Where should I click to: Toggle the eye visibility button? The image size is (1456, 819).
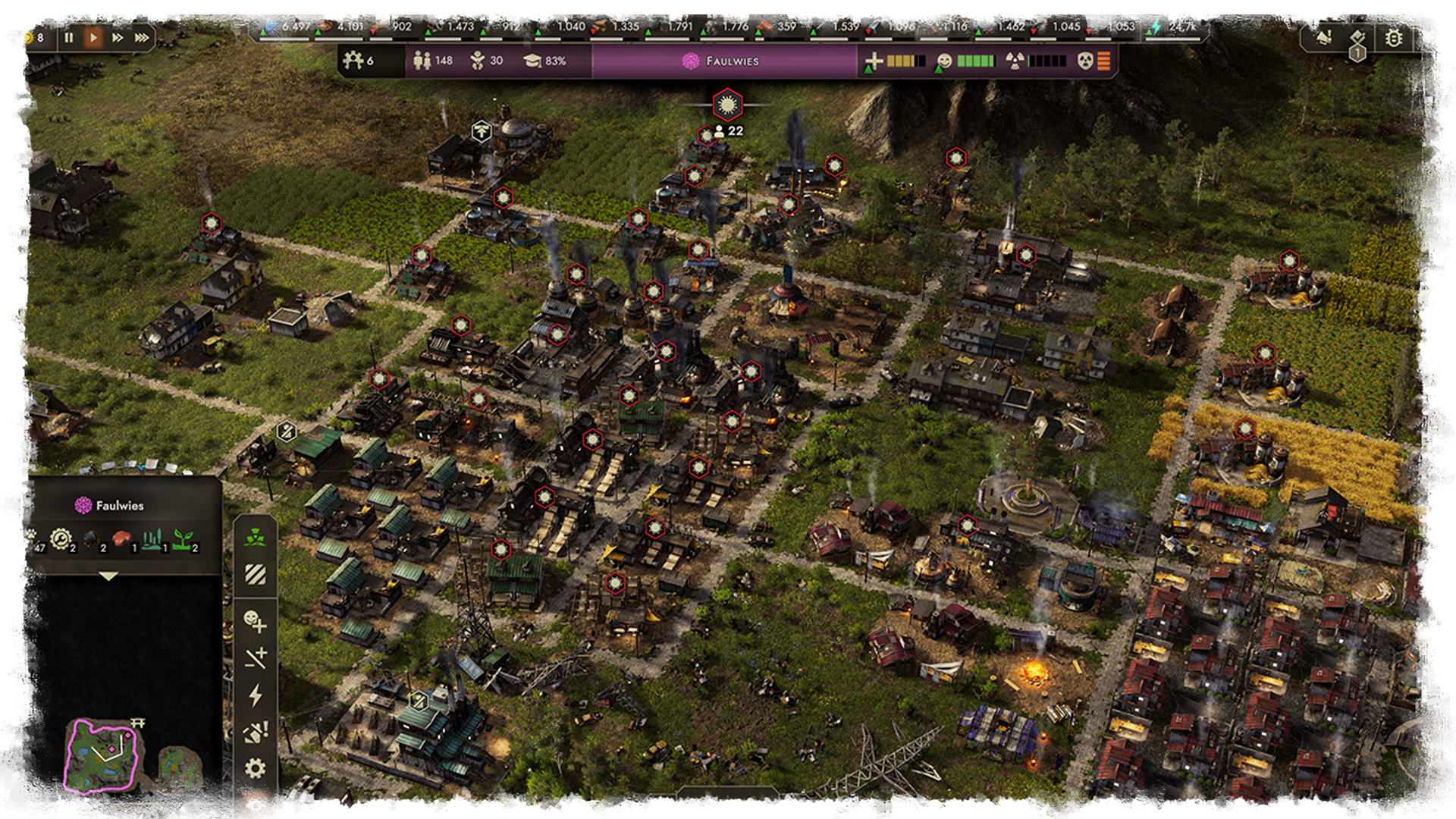tap(255, 805)
